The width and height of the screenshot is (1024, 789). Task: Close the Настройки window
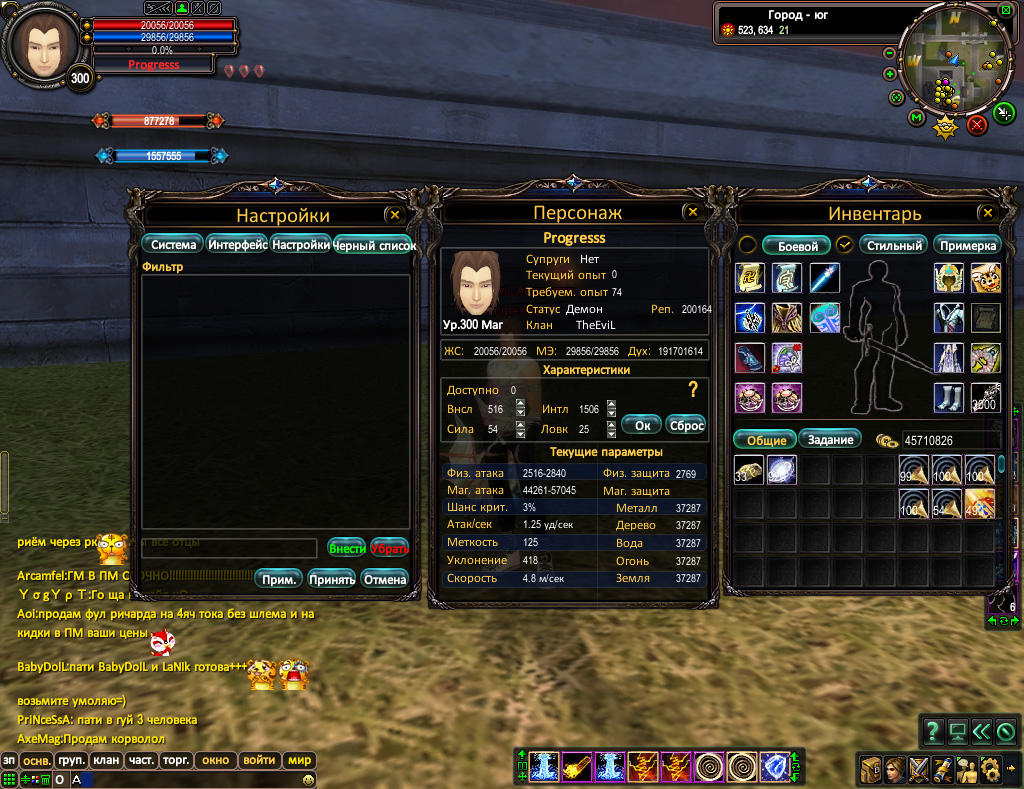395,214
